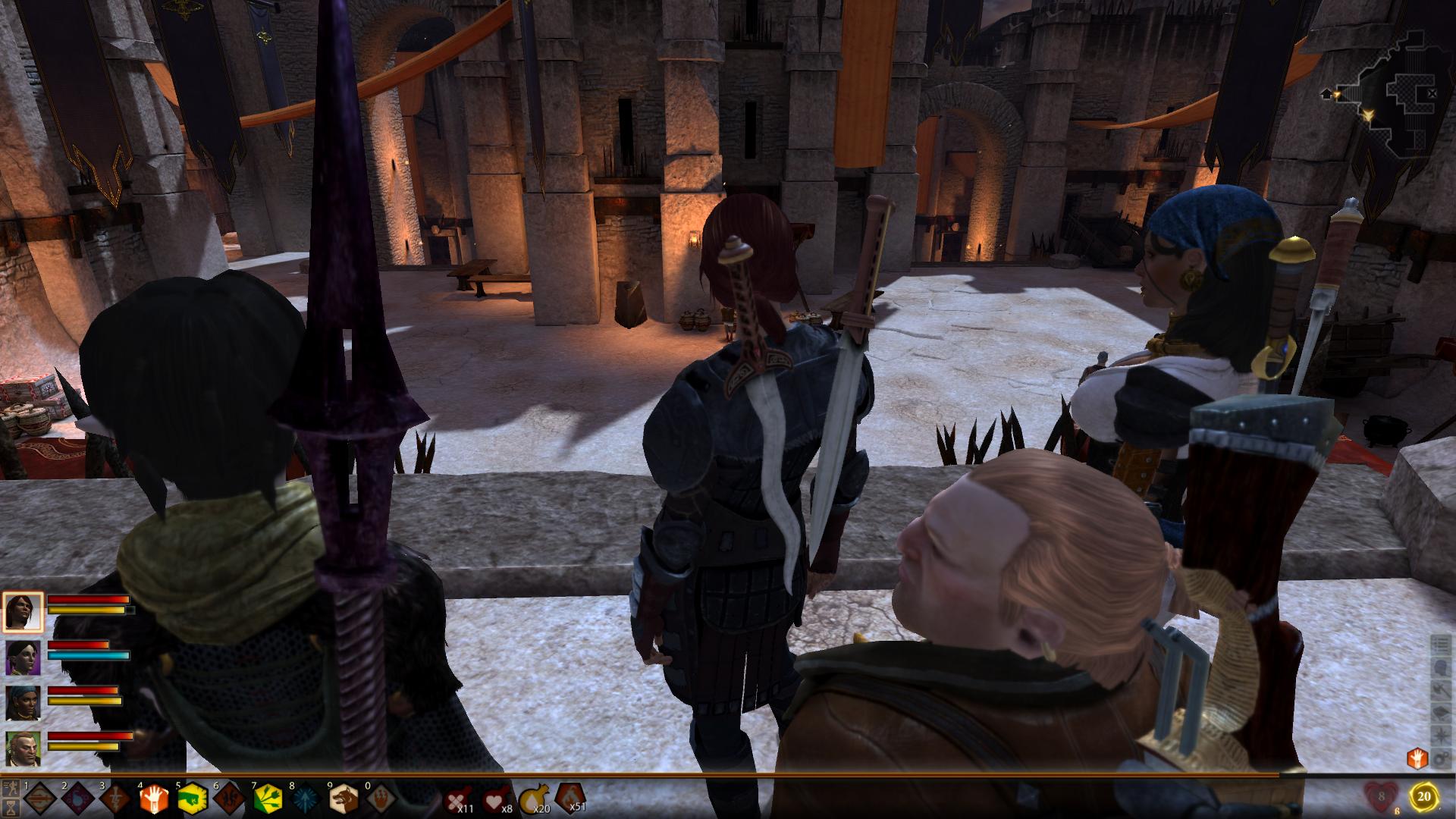This screenshot has height=819, width=1456.
Task: Toggle the hold position running-figure button
Action: [x=11, y=789]
